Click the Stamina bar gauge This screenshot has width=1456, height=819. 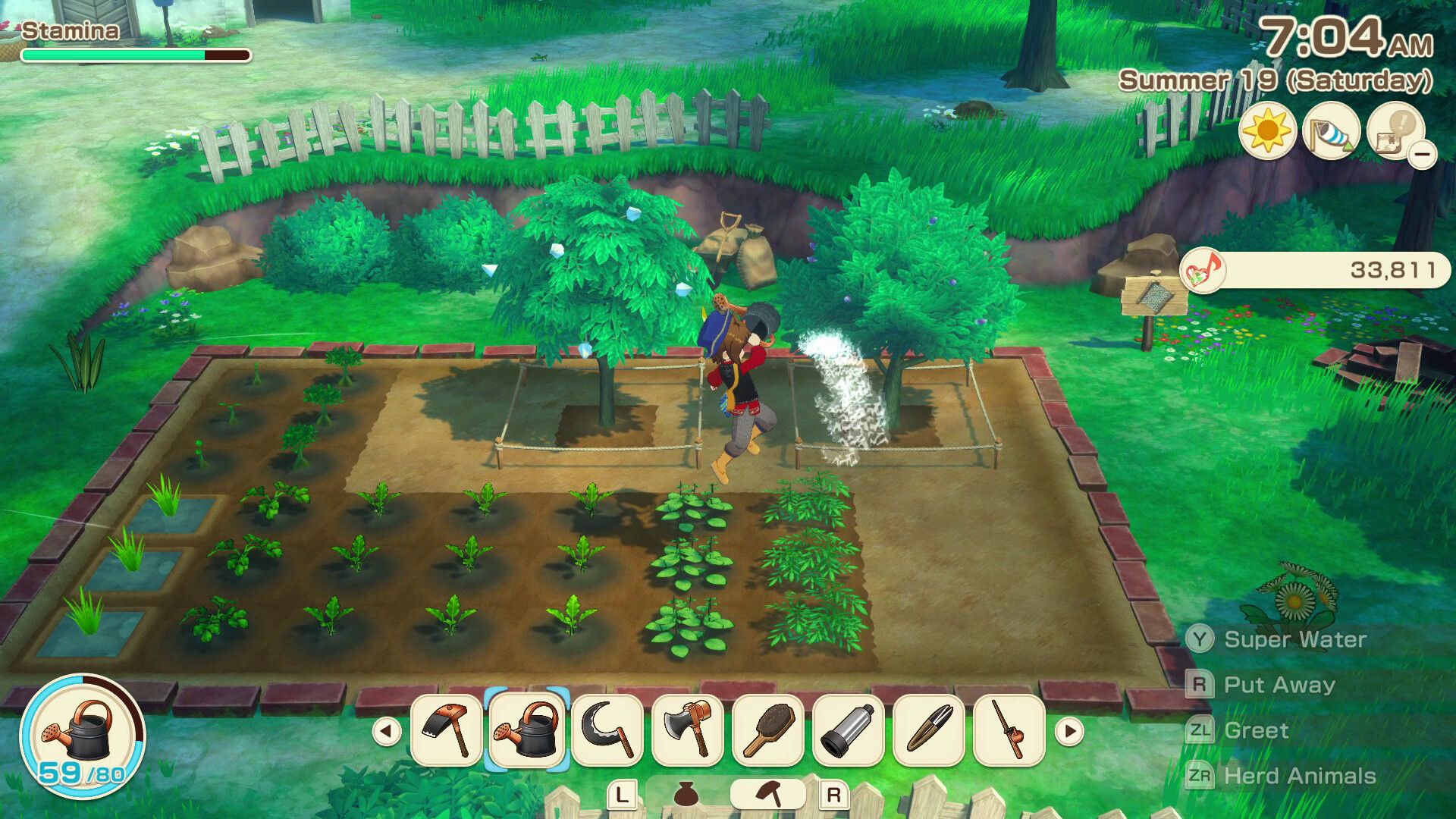[x=136, y=55]
